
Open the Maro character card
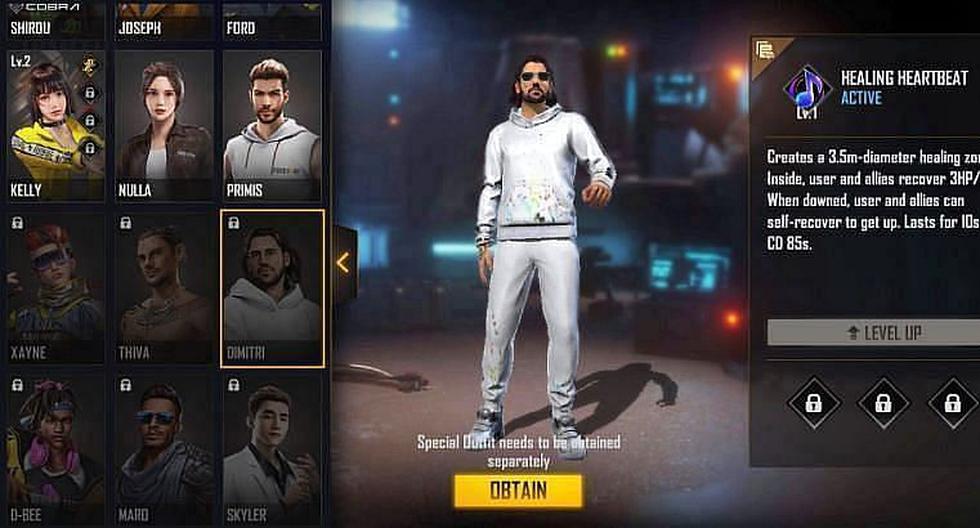pyautogui.click(x=164, y=450)
